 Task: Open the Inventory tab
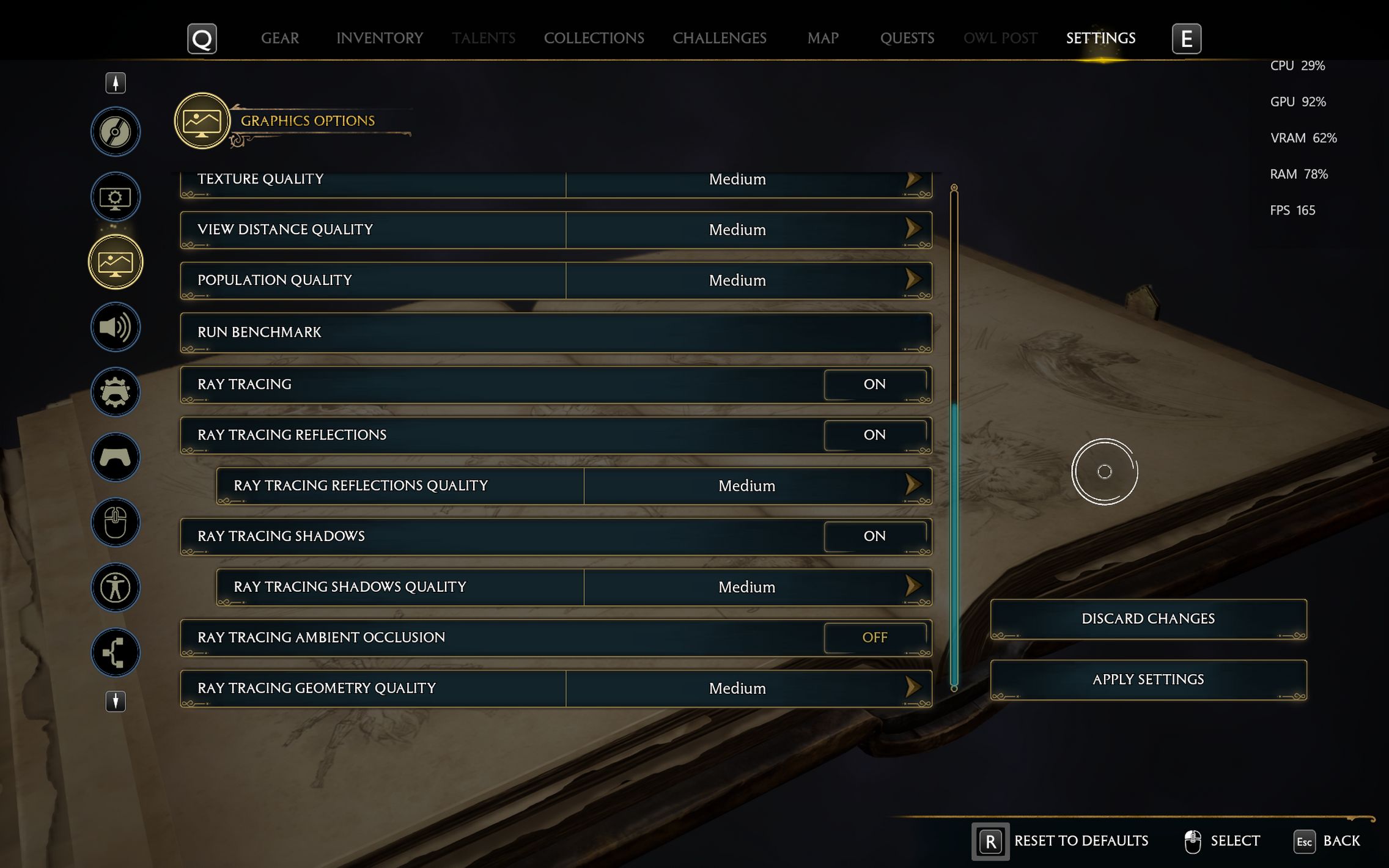[379, 38]
